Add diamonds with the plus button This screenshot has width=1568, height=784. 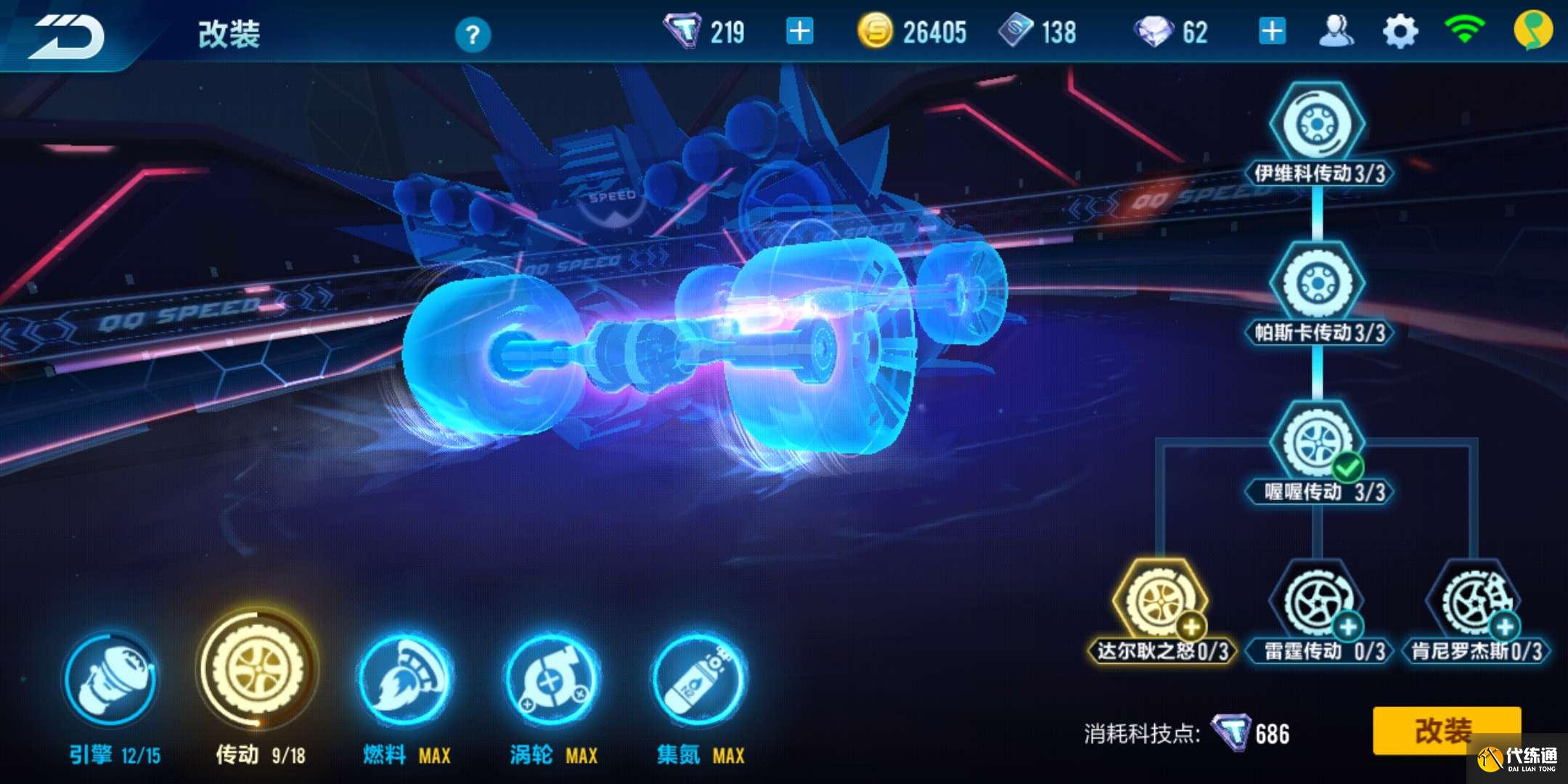pos(1272,32)
